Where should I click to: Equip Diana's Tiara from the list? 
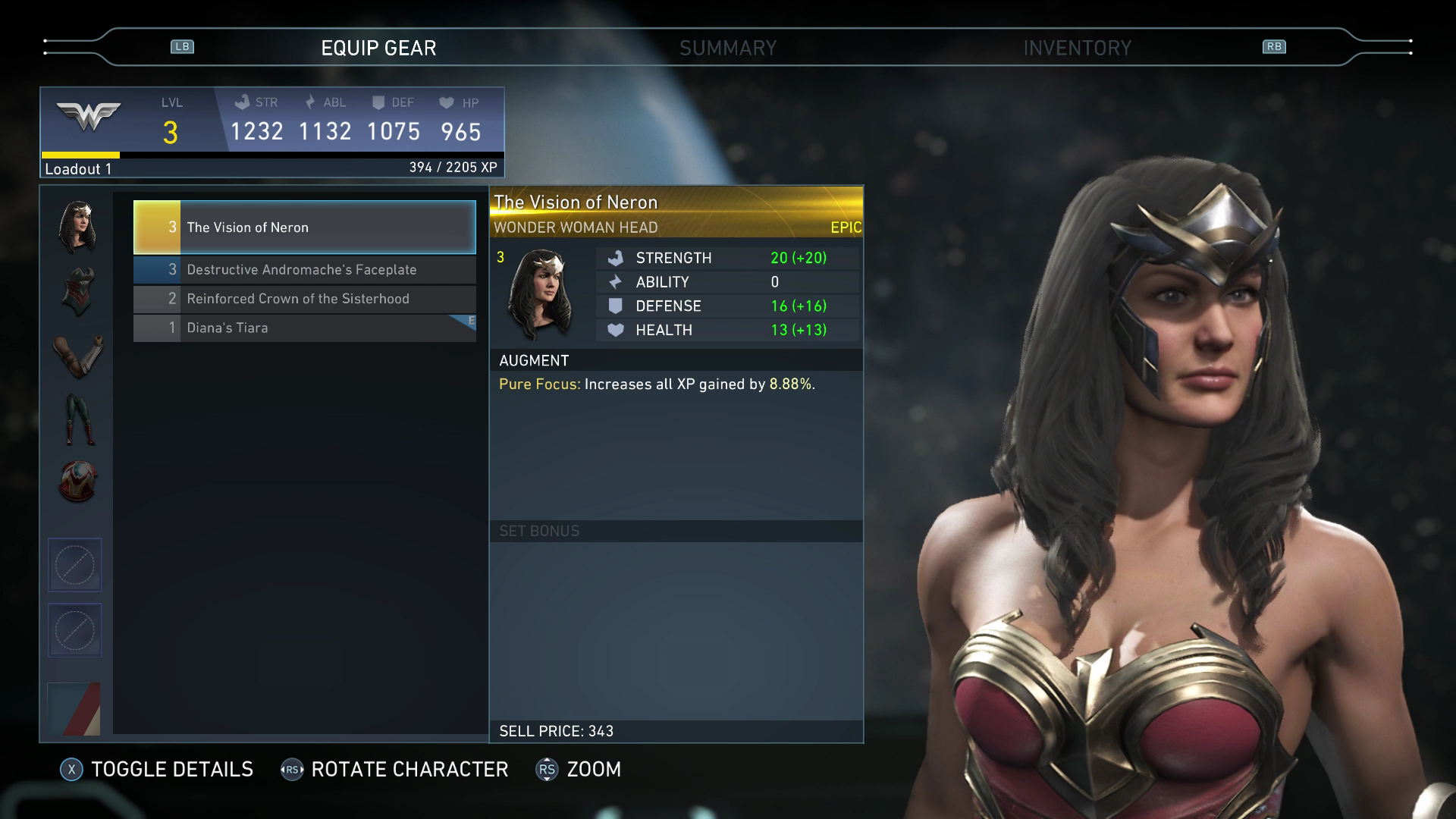click(x=304, y=328)
